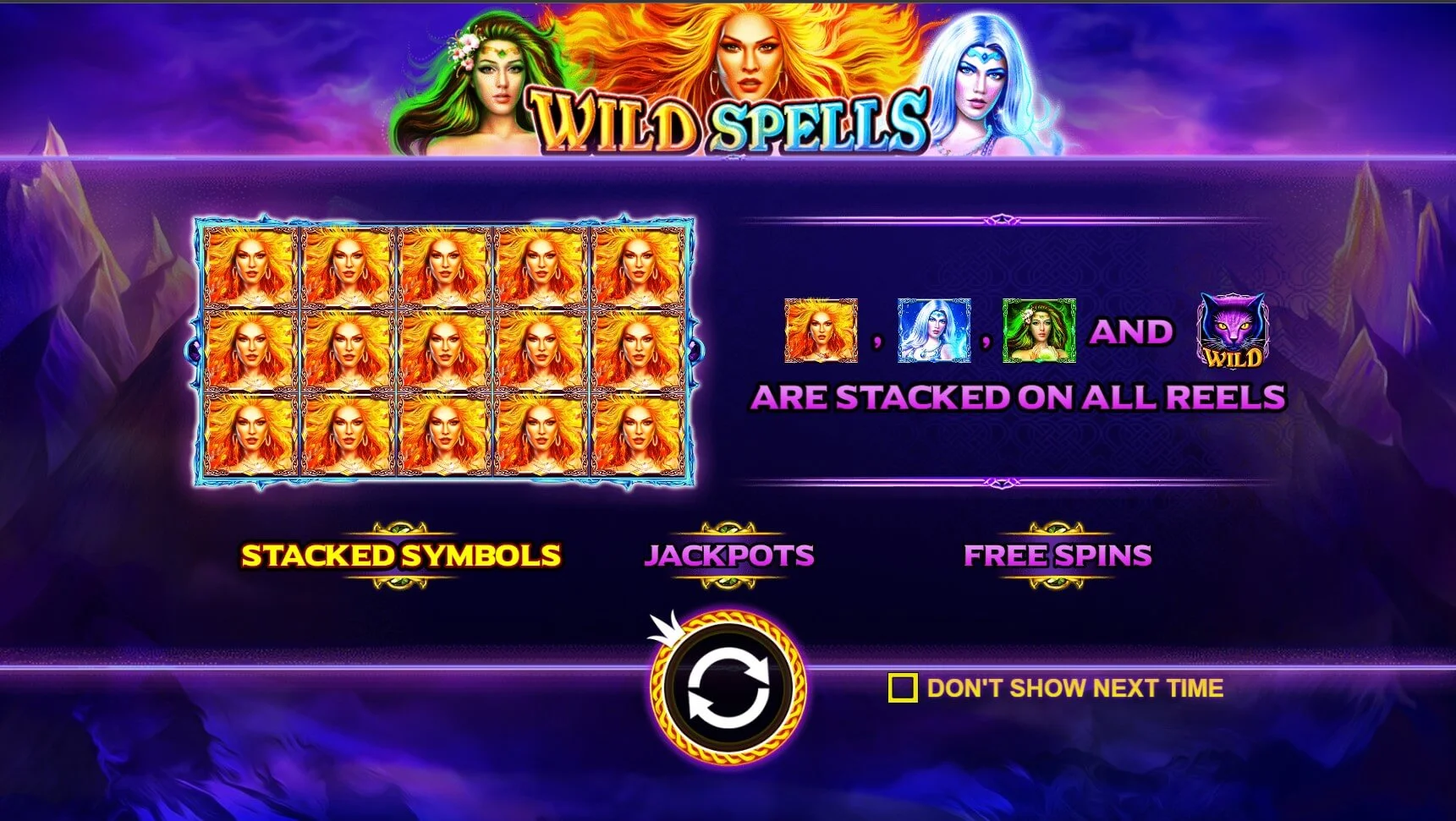1456x821 pixels.
Task: Switch to the Stacked Symbols tab
Action: [x=401, y=556]
